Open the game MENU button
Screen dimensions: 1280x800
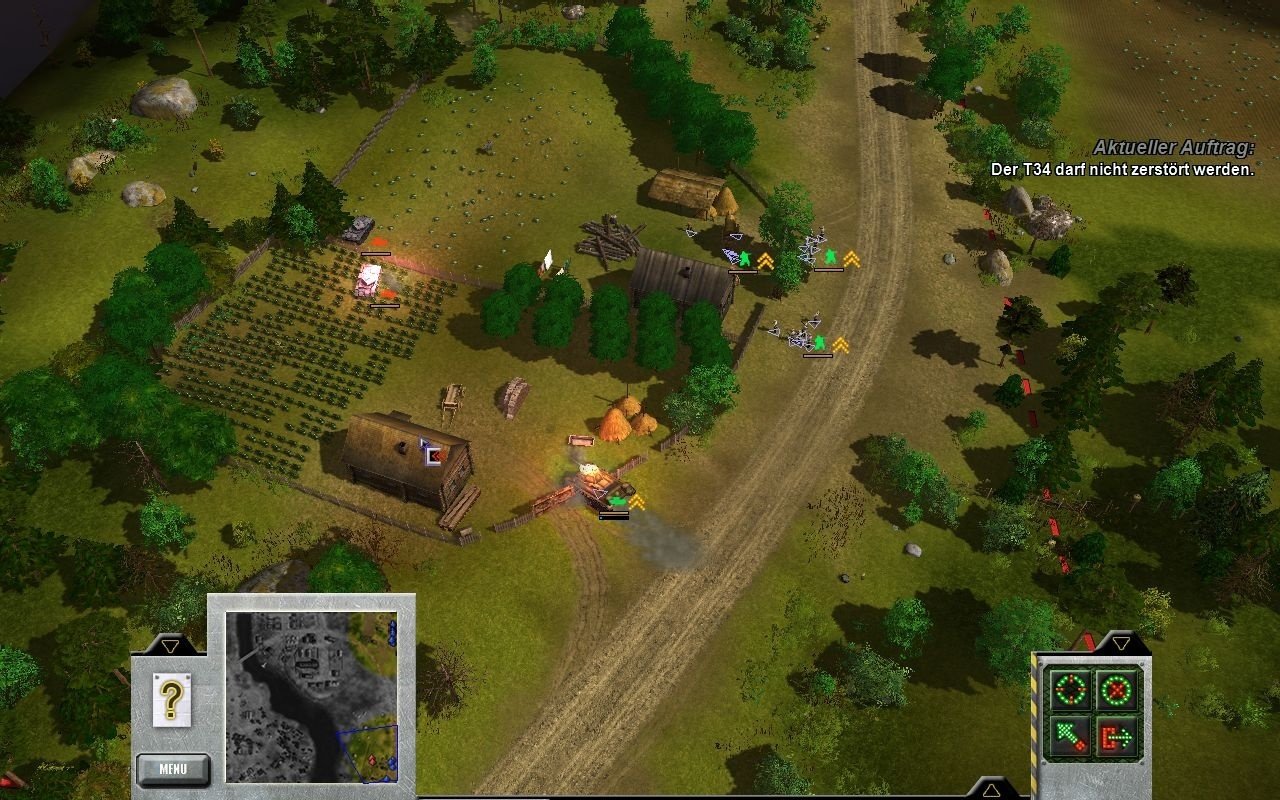point(173,769)
